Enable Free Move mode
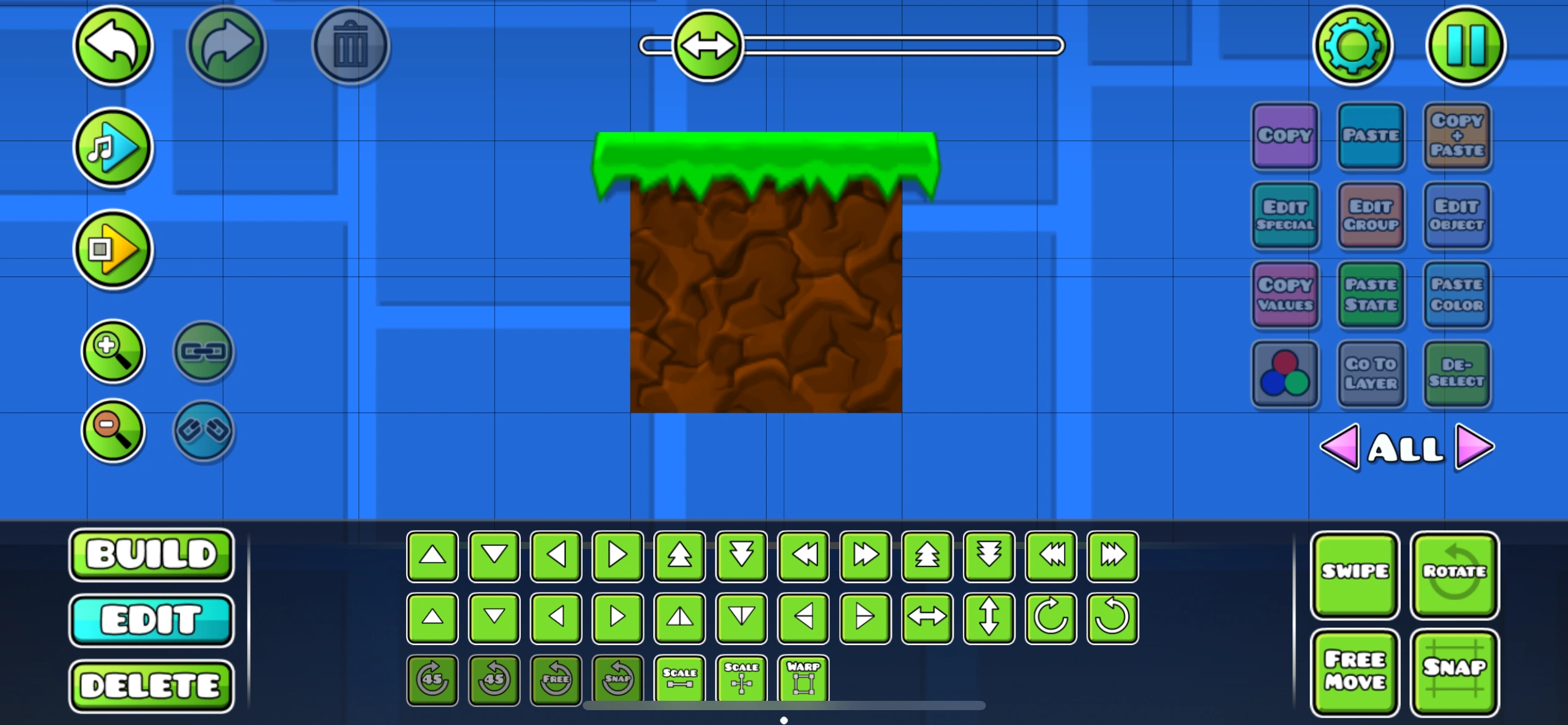The width and height of the screenshot is (1568, 725). click(1354, 671)
